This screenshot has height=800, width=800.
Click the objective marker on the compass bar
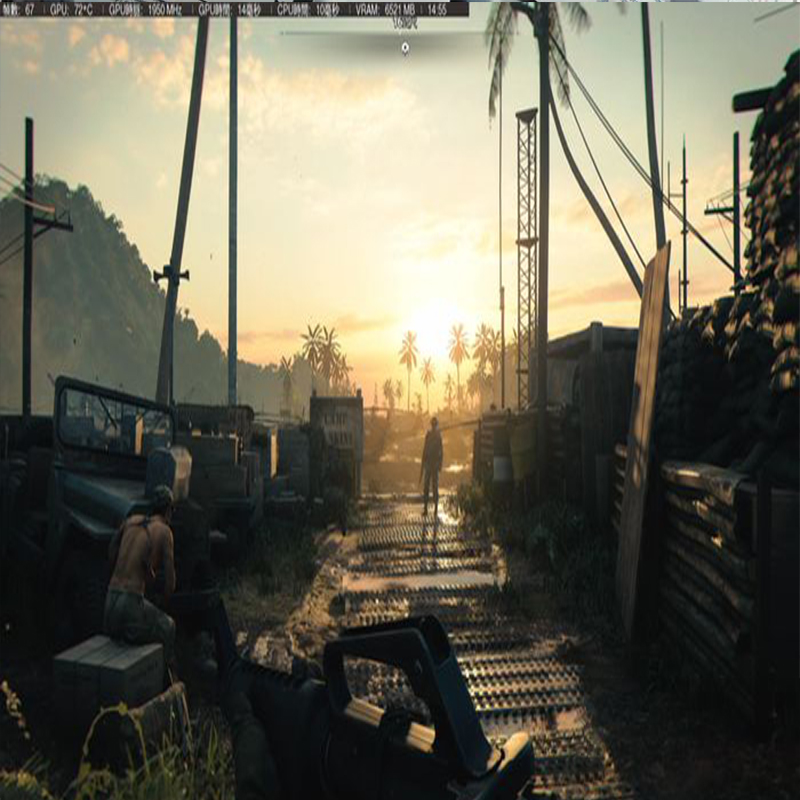pos(404,47)
